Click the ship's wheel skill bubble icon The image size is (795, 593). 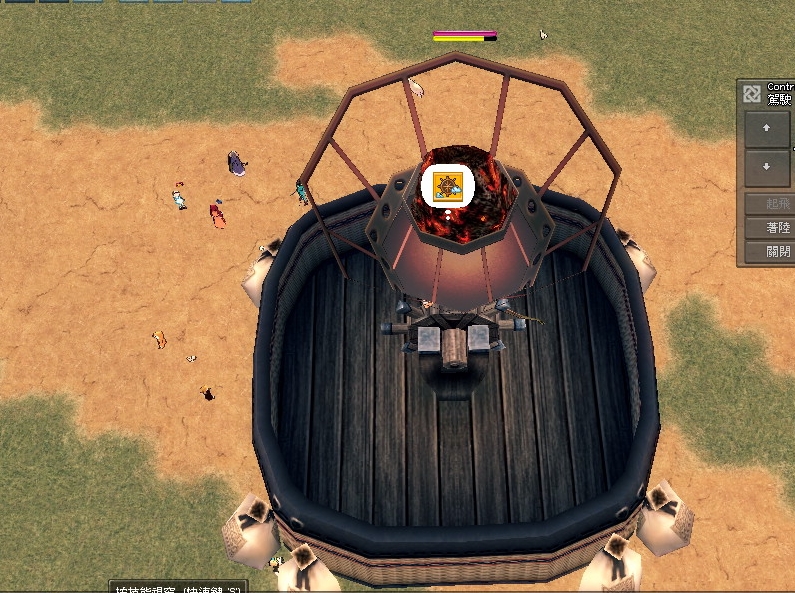(447, 187)
